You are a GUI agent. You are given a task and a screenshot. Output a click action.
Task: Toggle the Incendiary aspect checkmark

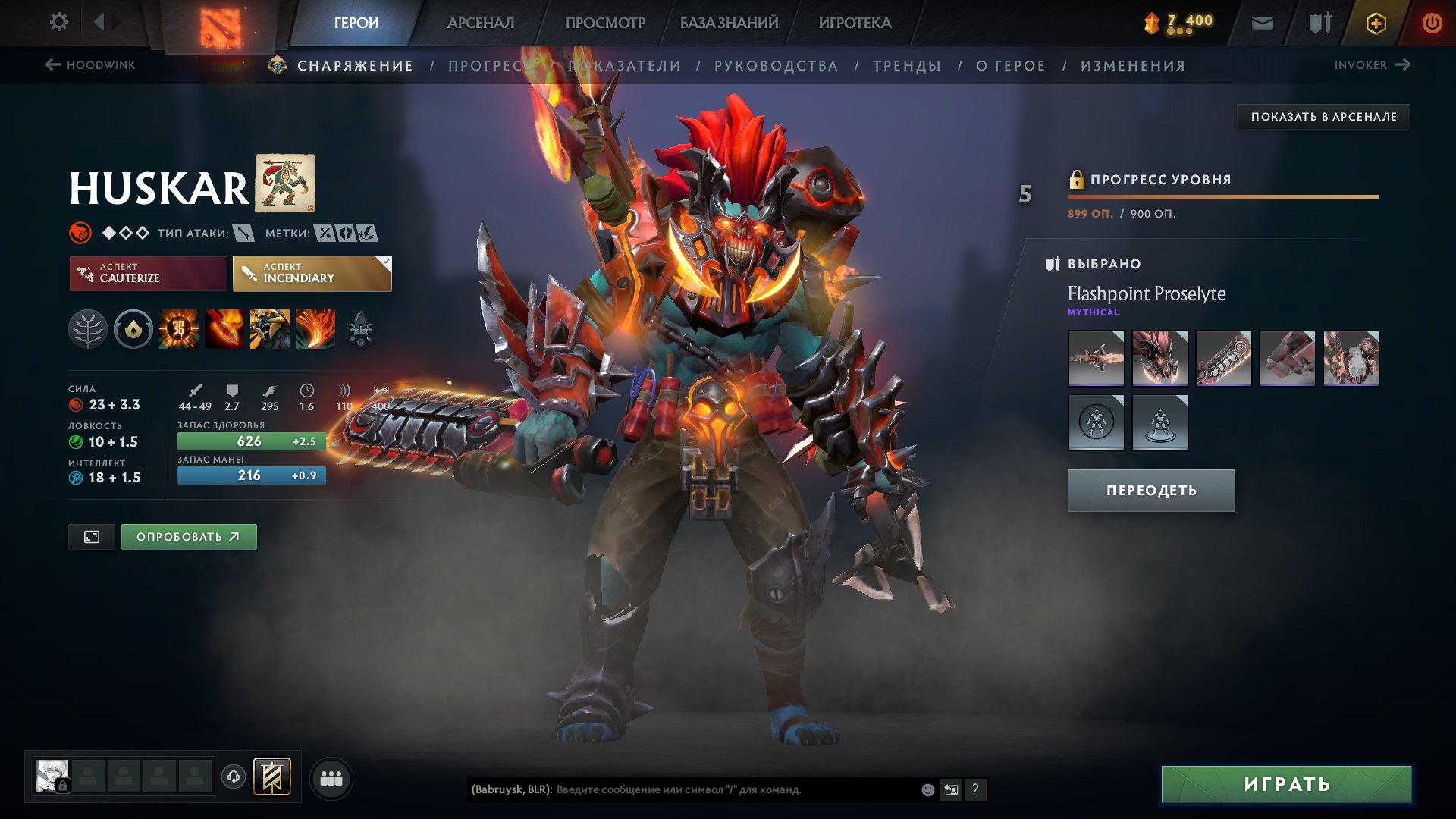pos(385,263)
